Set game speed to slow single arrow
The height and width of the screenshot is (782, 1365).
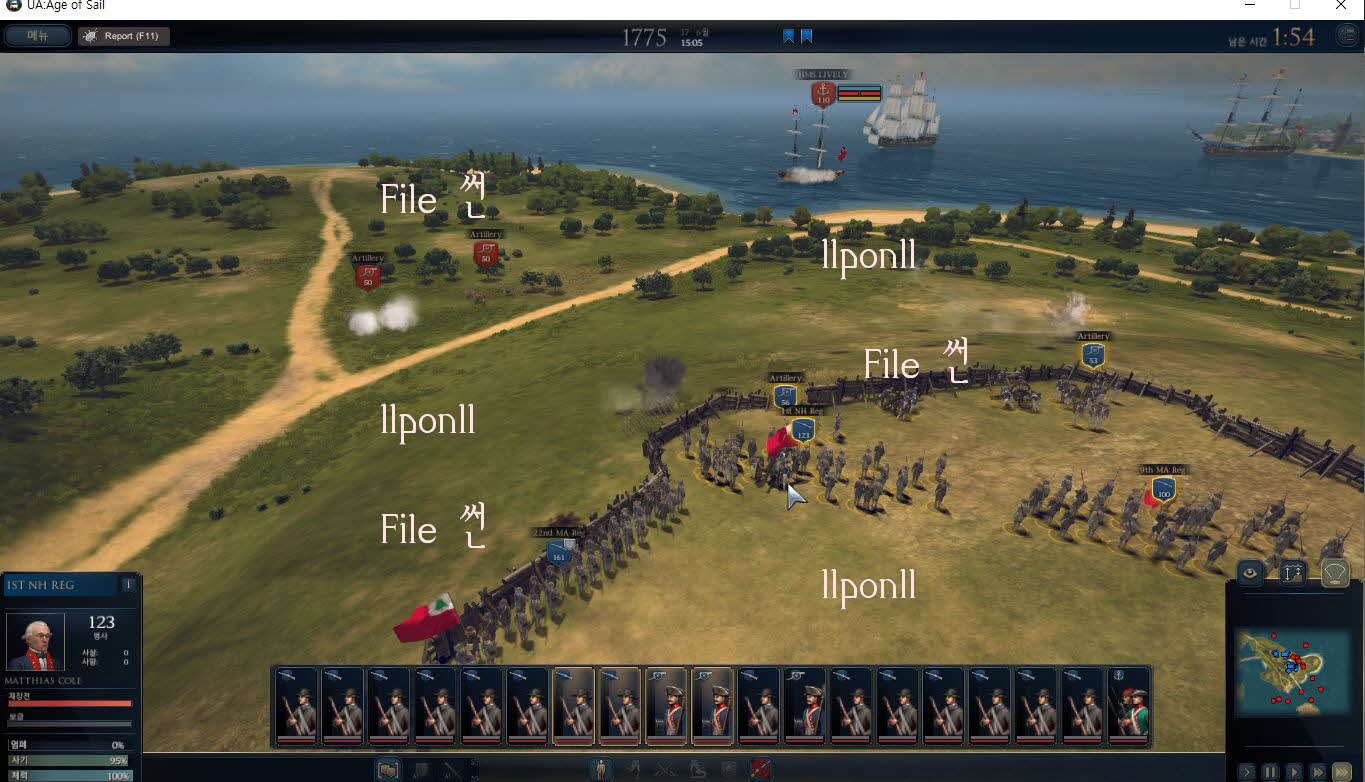pos(1246,772)
